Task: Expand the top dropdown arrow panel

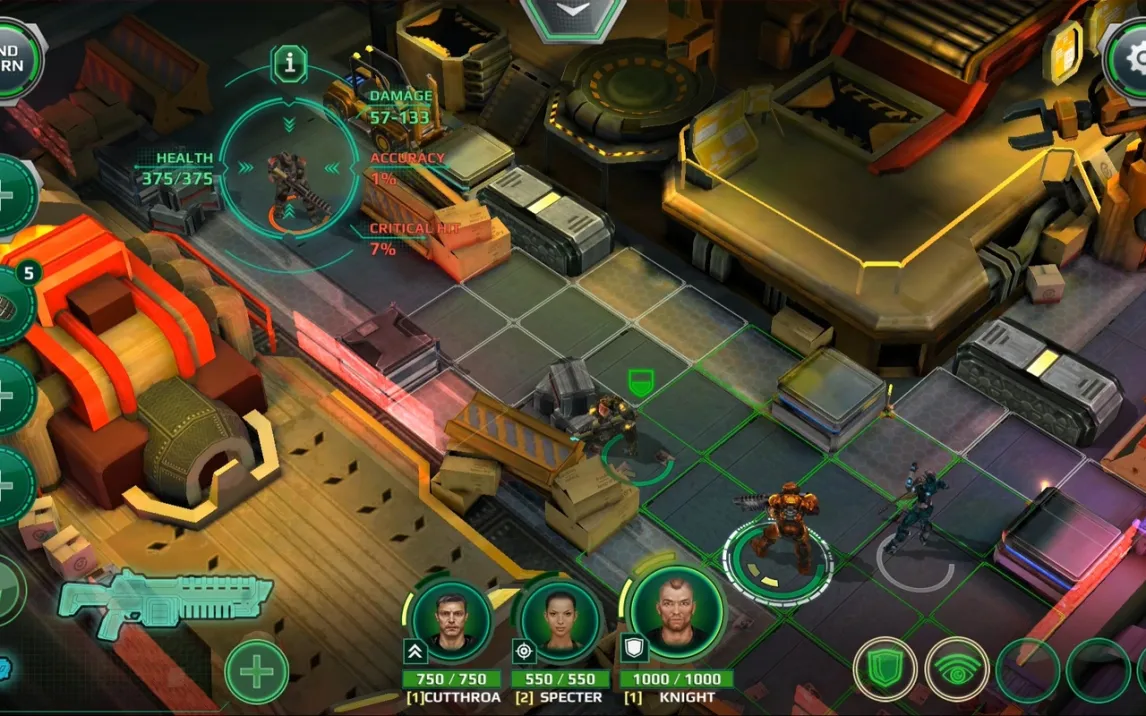Action: click(573, 14)
